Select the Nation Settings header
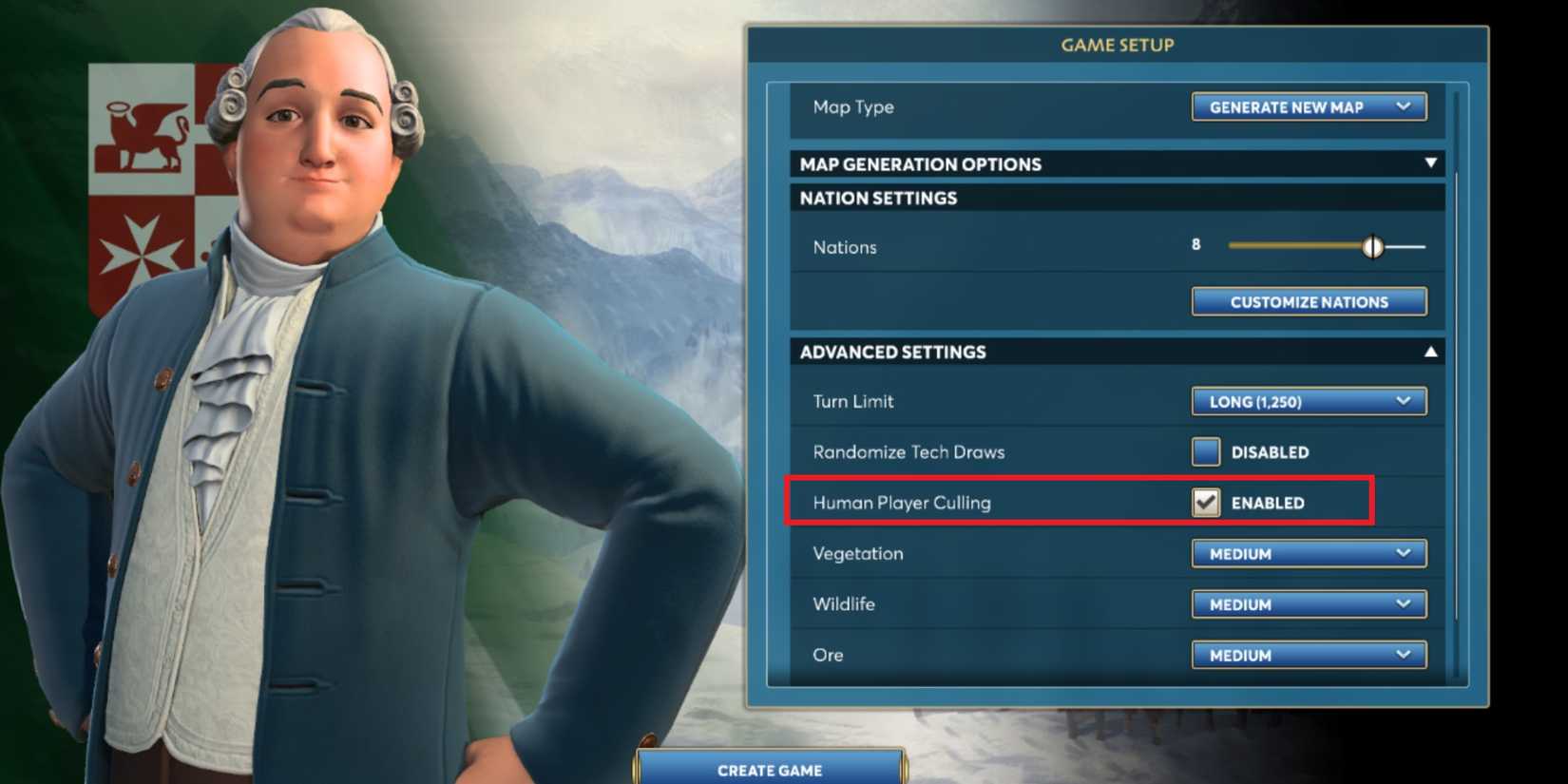Image resolution: width=1568 pixels, height=784 pixels. click(878, 198)
